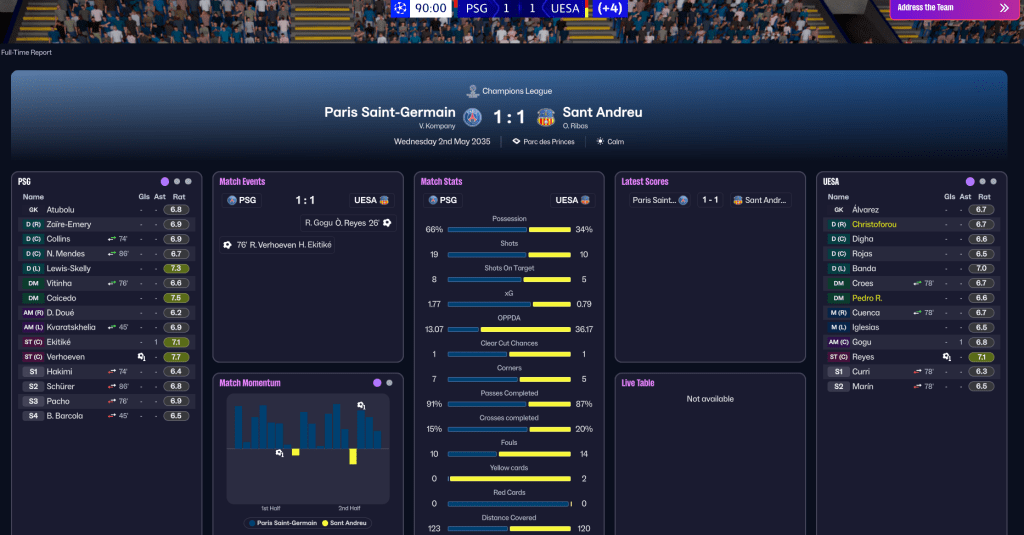Screen dimensions: 1024x535
Task: Open Reyes's player row
Action: coord(863,357)
